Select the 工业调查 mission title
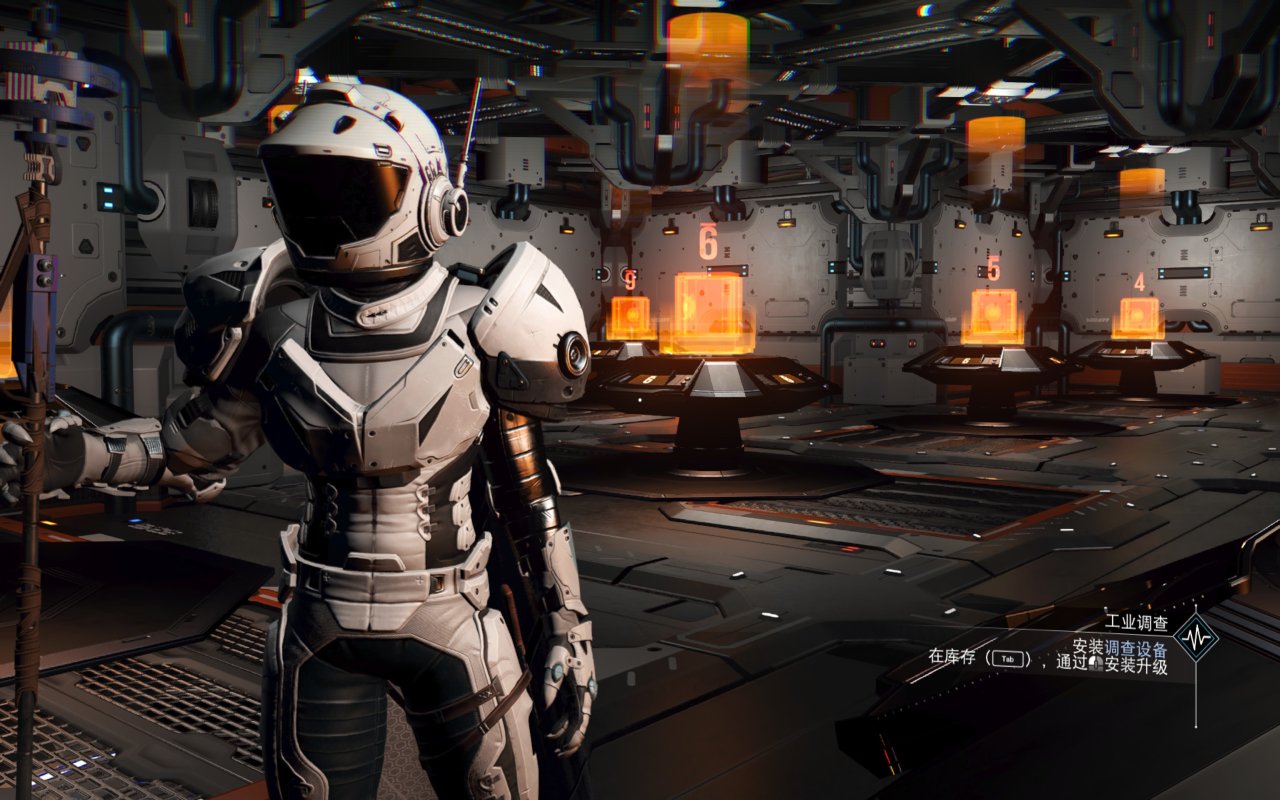 pyautogui.click(x=1135, y=622)
